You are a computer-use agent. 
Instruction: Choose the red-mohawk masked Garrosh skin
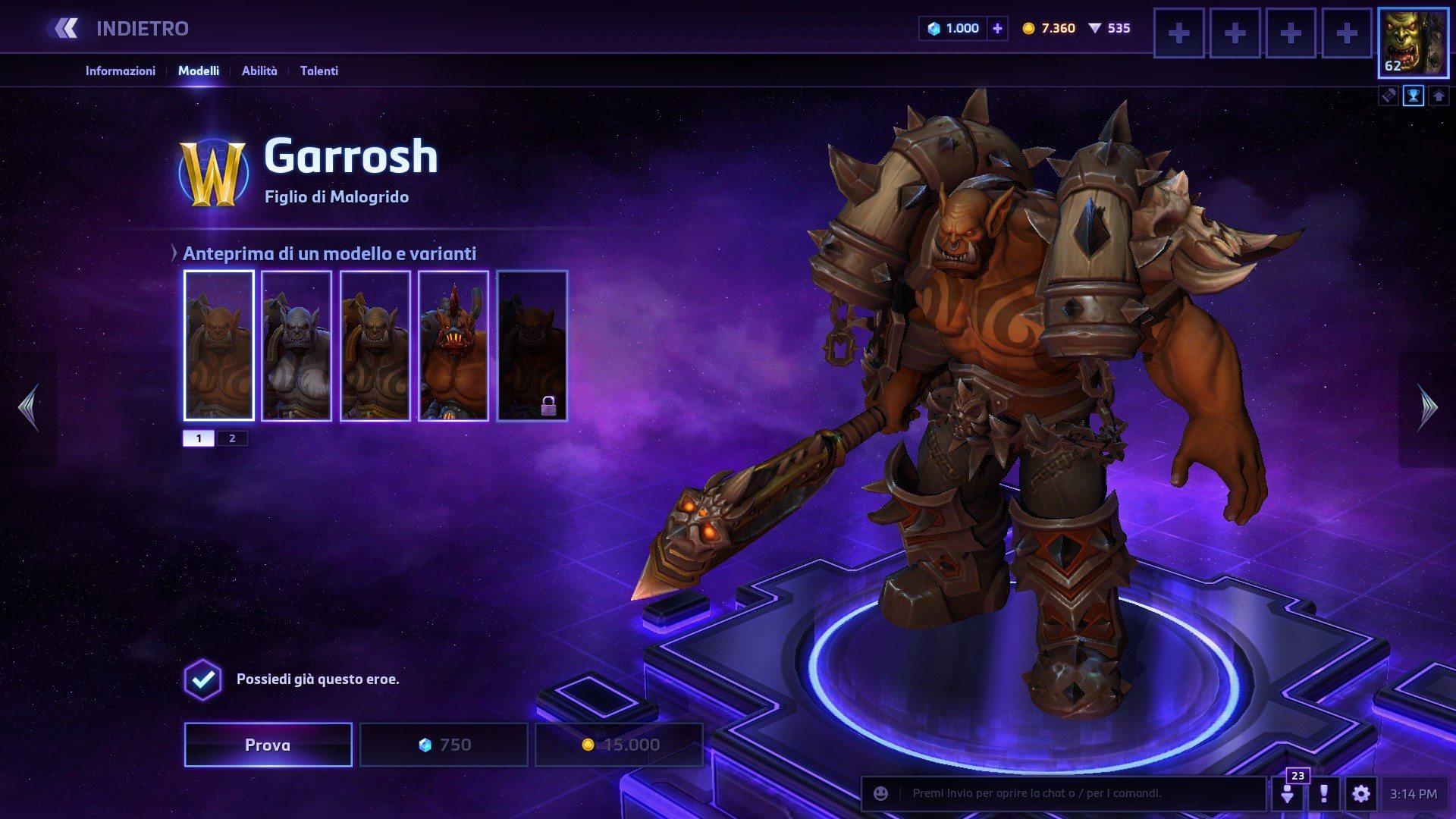point(453,345)
